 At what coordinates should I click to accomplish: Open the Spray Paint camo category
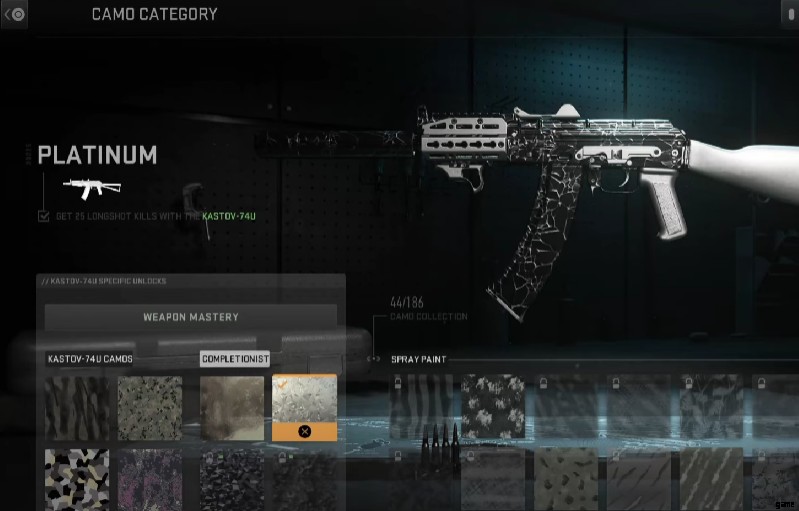419,359
